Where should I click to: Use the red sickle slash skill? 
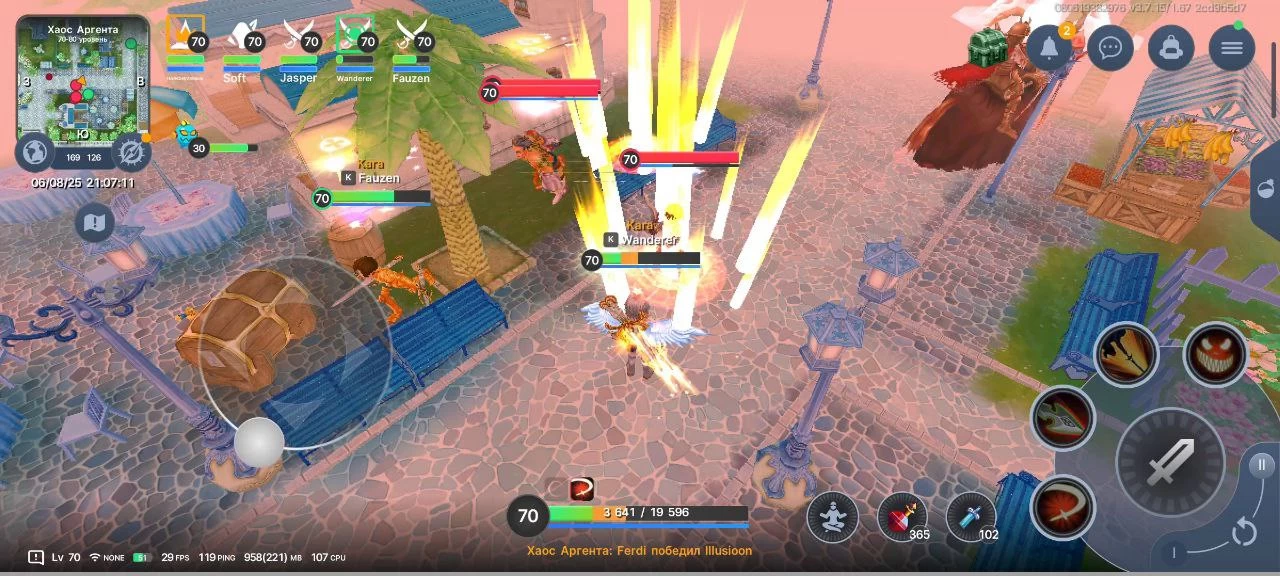tap(1062, 506)
